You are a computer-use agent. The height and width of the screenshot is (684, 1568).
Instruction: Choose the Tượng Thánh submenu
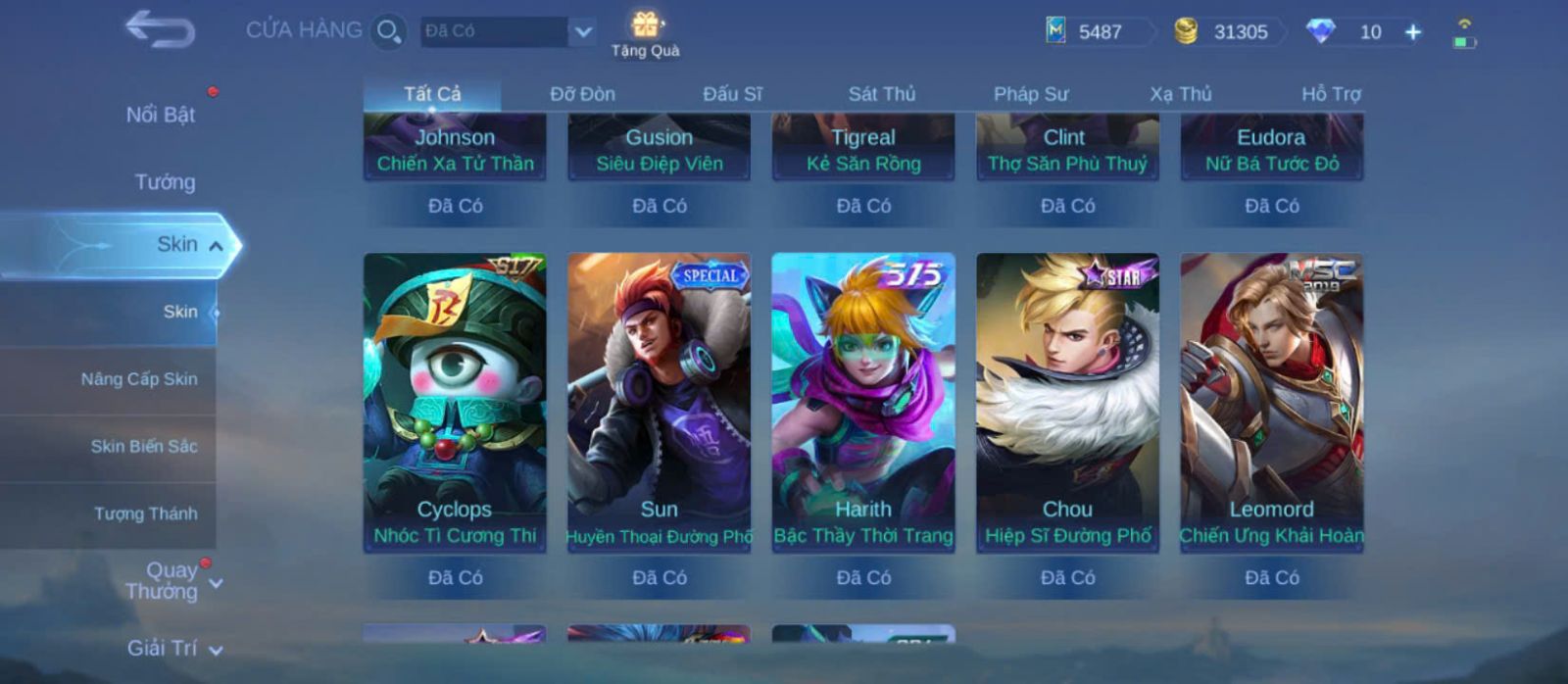click(145, 513)
